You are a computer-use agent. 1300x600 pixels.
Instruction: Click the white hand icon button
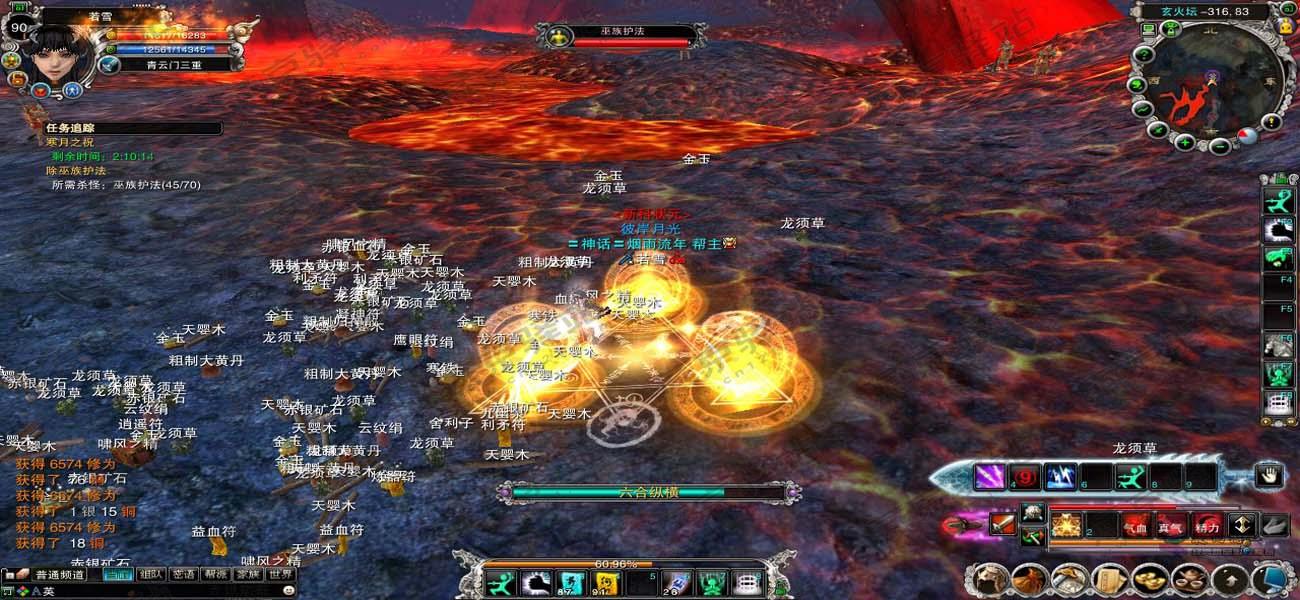[x=1269, y=476]
